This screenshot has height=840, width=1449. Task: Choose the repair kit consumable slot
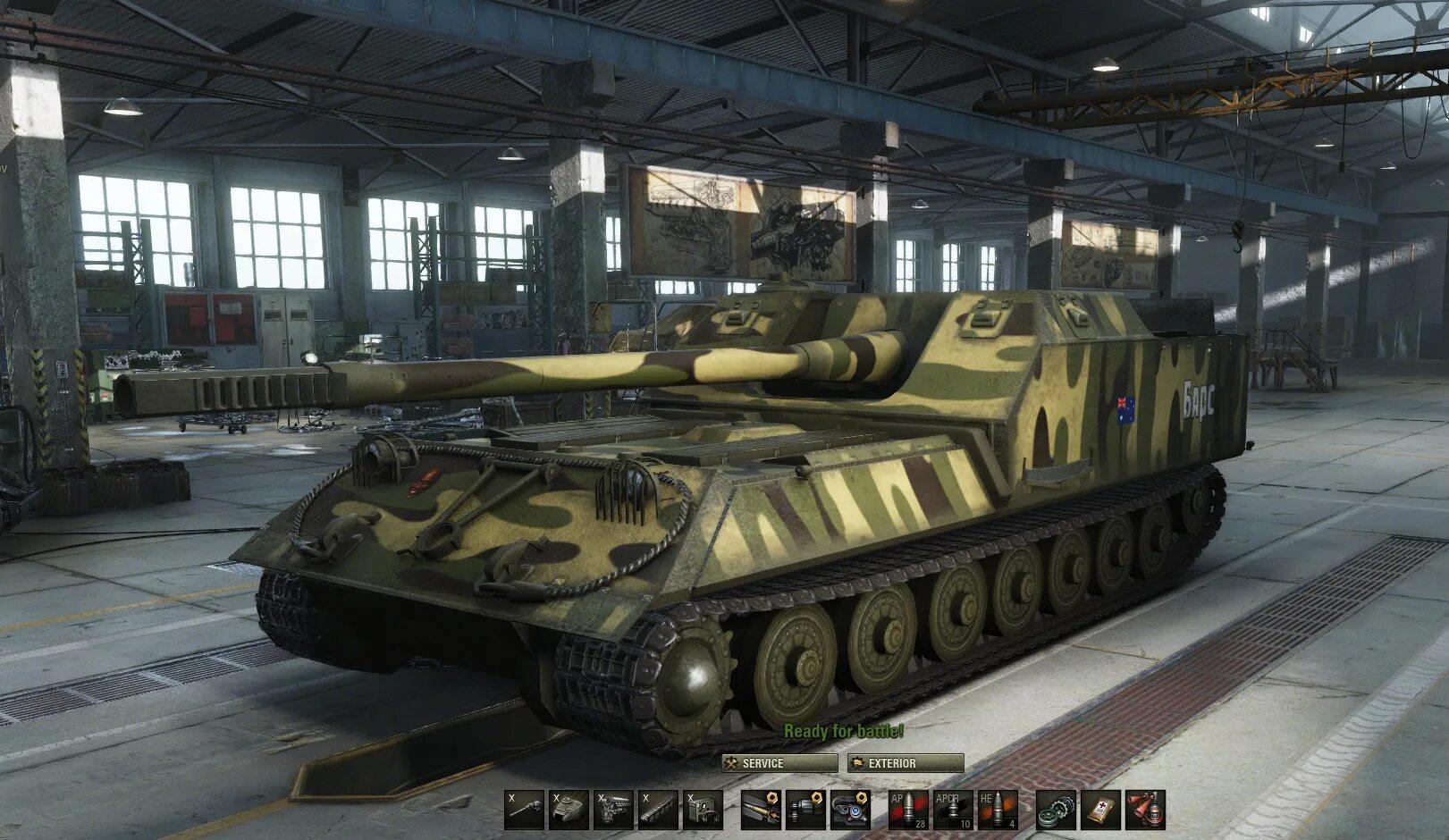[1057, 810]
